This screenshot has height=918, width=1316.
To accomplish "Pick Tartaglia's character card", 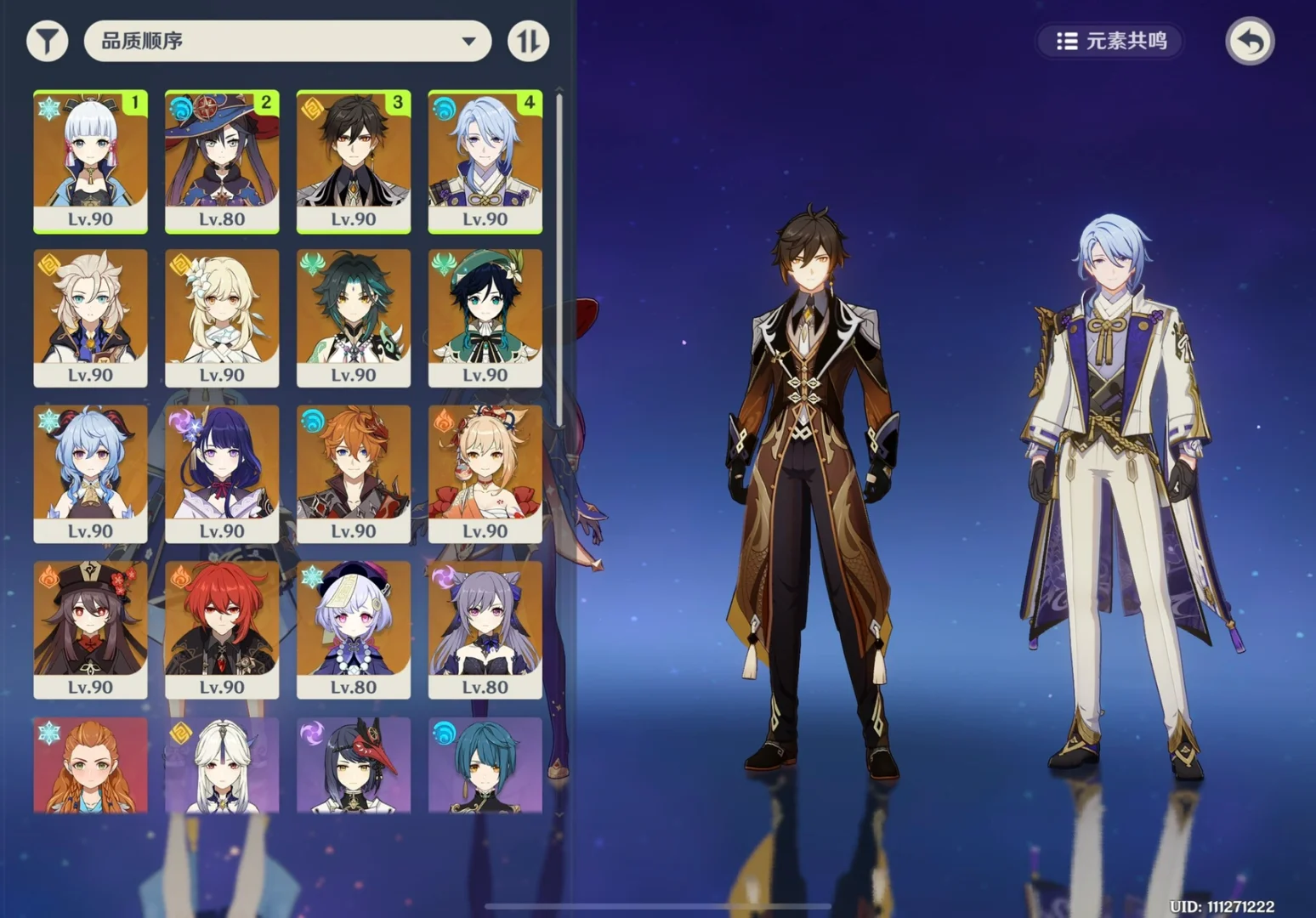I will click(x=354, y=473).
